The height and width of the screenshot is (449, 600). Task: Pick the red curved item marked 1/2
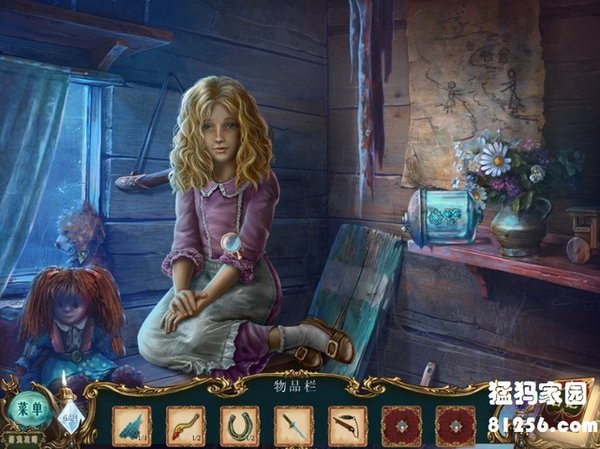tap(185, 425)
